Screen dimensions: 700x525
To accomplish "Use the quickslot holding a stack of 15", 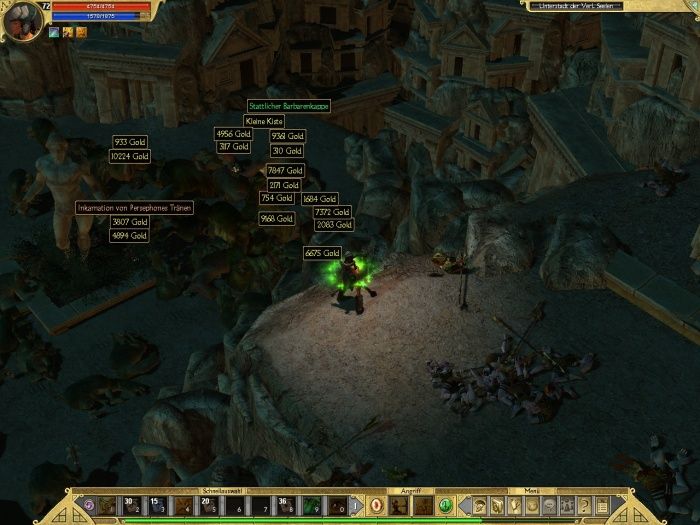I will click(158, 506).
